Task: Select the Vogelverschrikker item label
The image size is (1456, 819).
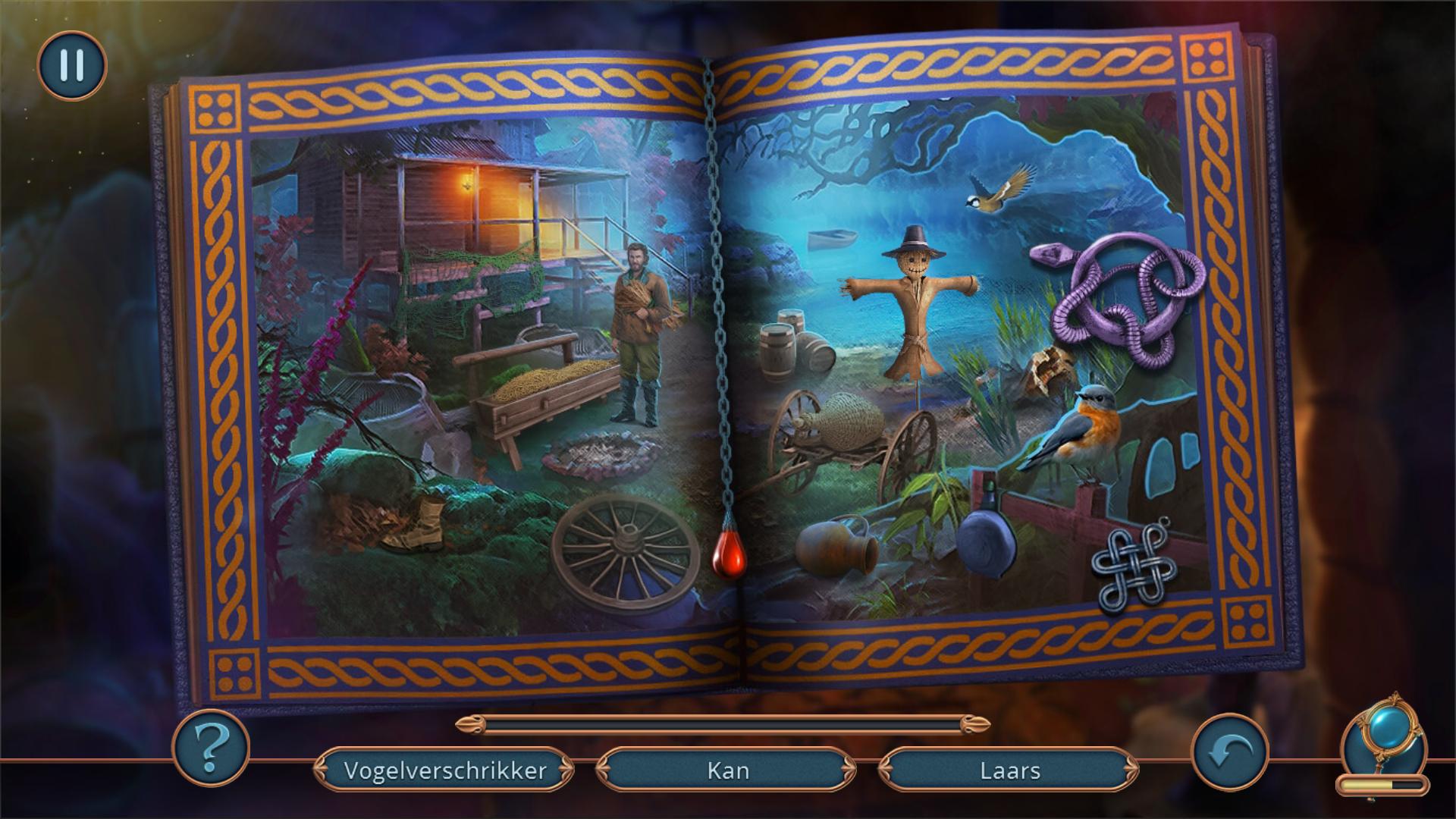Action: [x=444, y=770]
